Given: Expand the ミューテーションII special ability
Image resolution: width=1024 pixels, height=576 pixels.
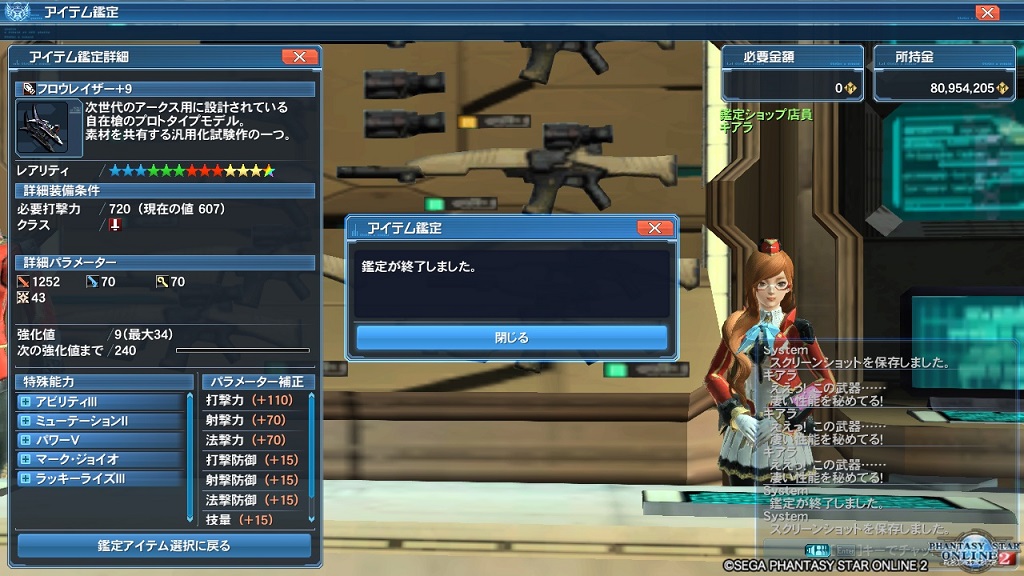Looking at the screenshot, I should (x=25, y=421).
